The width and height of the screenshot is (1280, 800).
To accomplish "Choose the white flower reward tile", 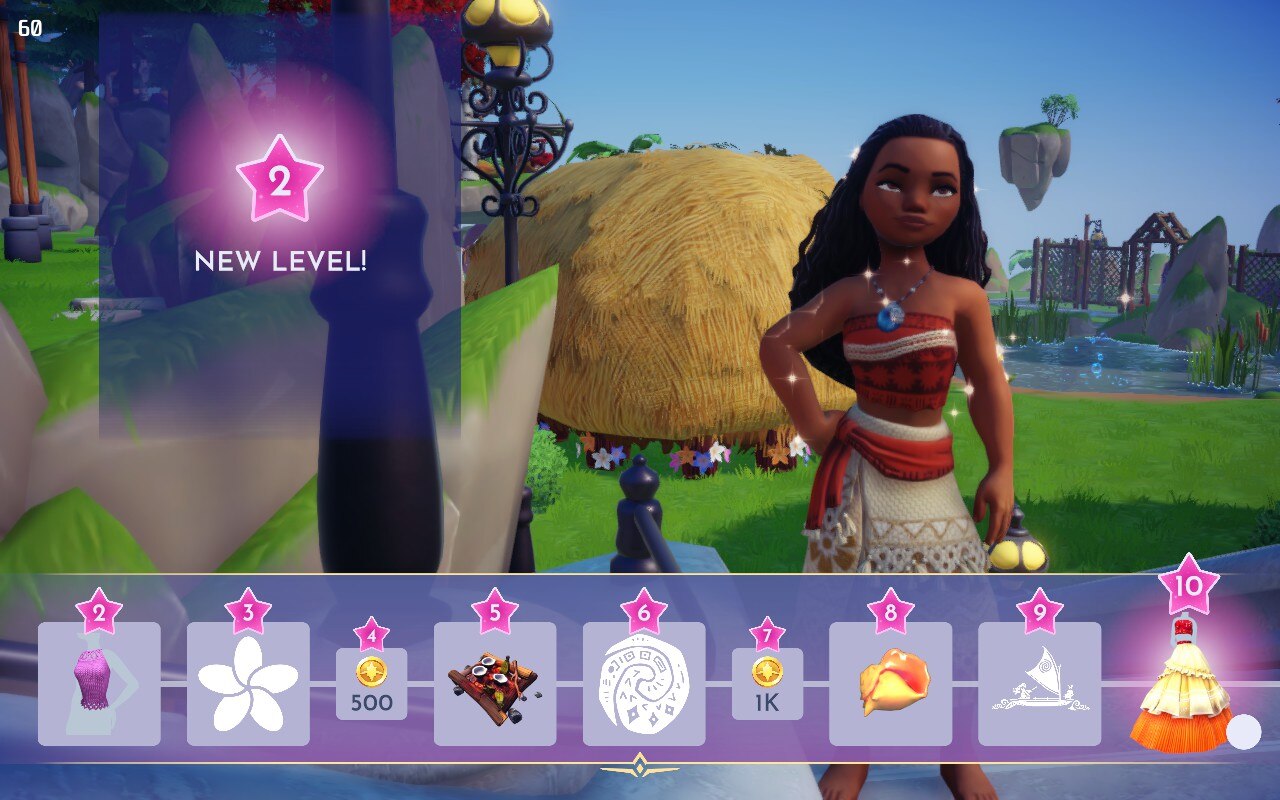I will (x=248, y=684).
